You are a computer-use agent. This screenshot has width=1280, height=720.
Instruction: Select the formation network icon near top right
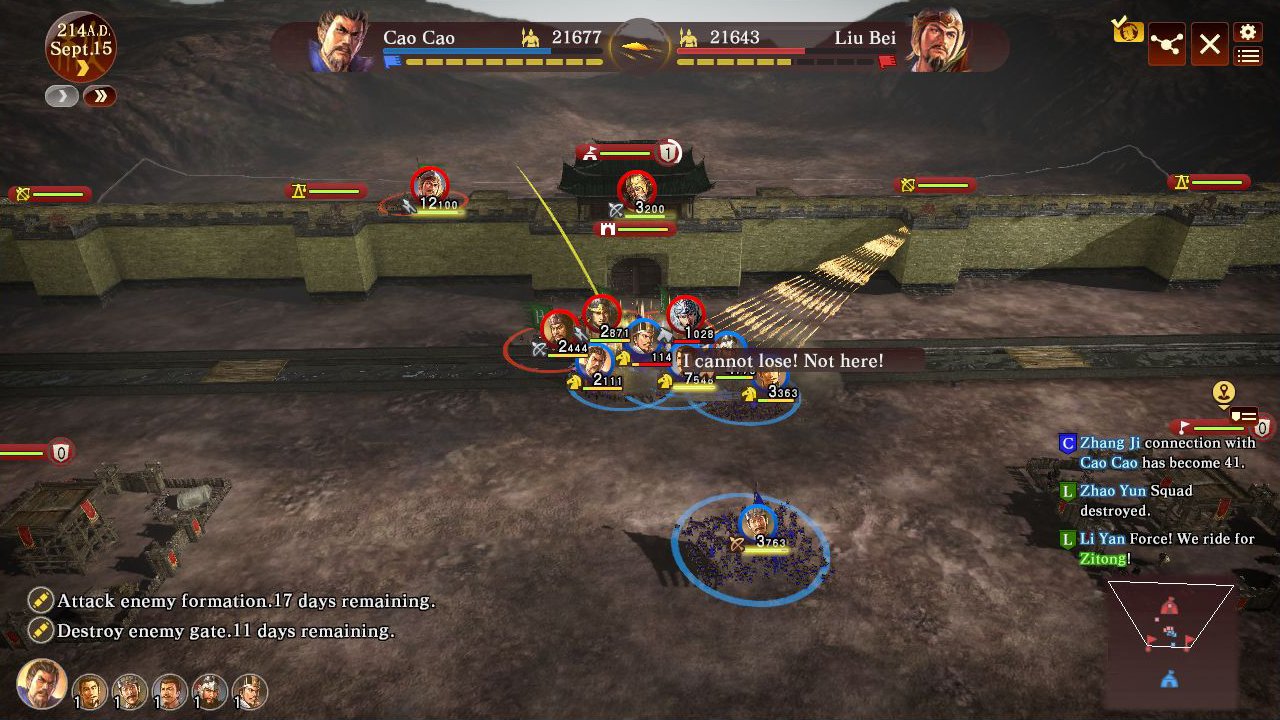[1167, 43]
